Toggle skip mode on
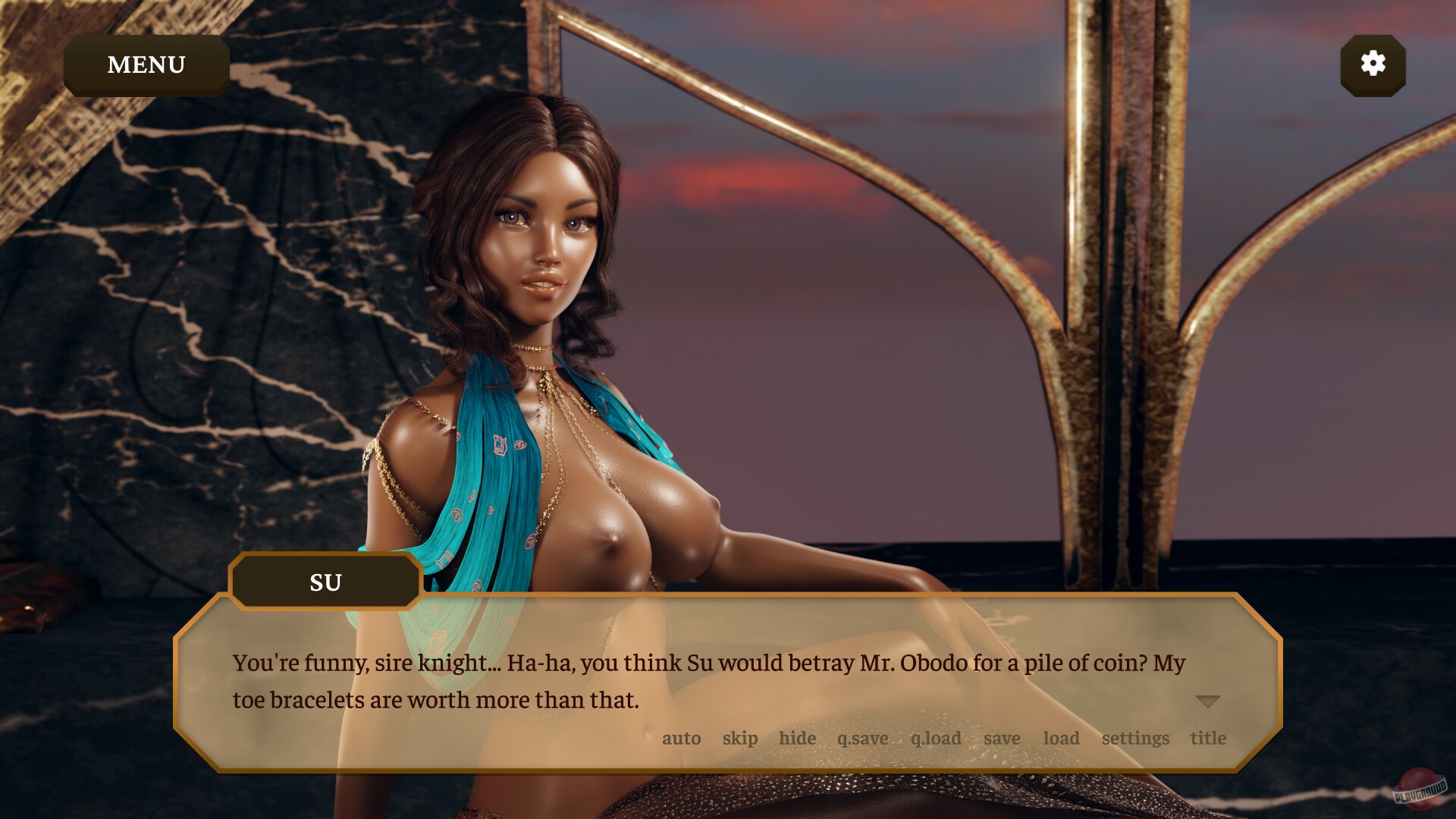Screen dimensions: 1456x819 pyautogui.click(x=741, y=738)
